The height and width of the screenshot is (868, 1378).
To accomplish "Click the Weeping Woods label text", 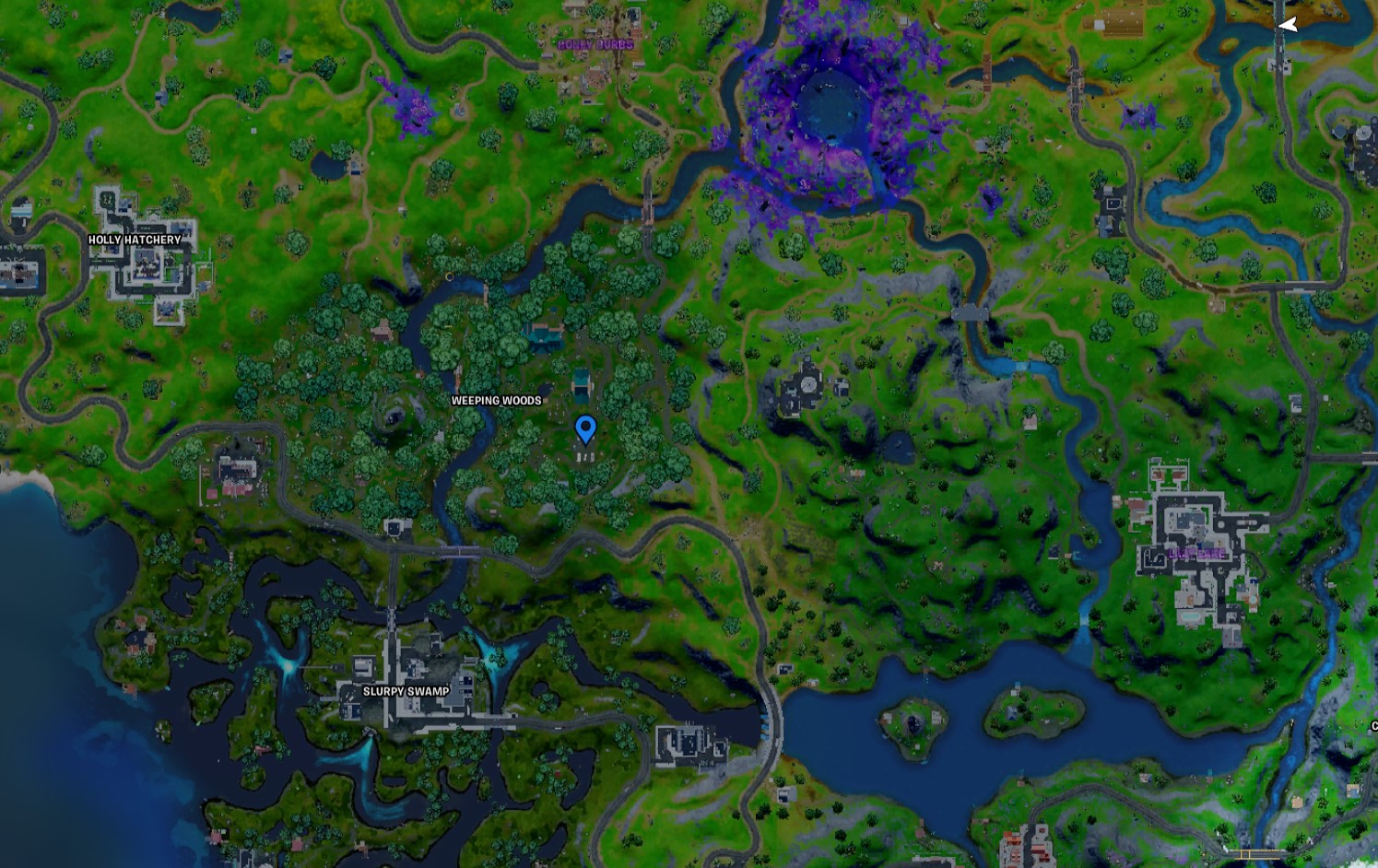I will 495,402.
